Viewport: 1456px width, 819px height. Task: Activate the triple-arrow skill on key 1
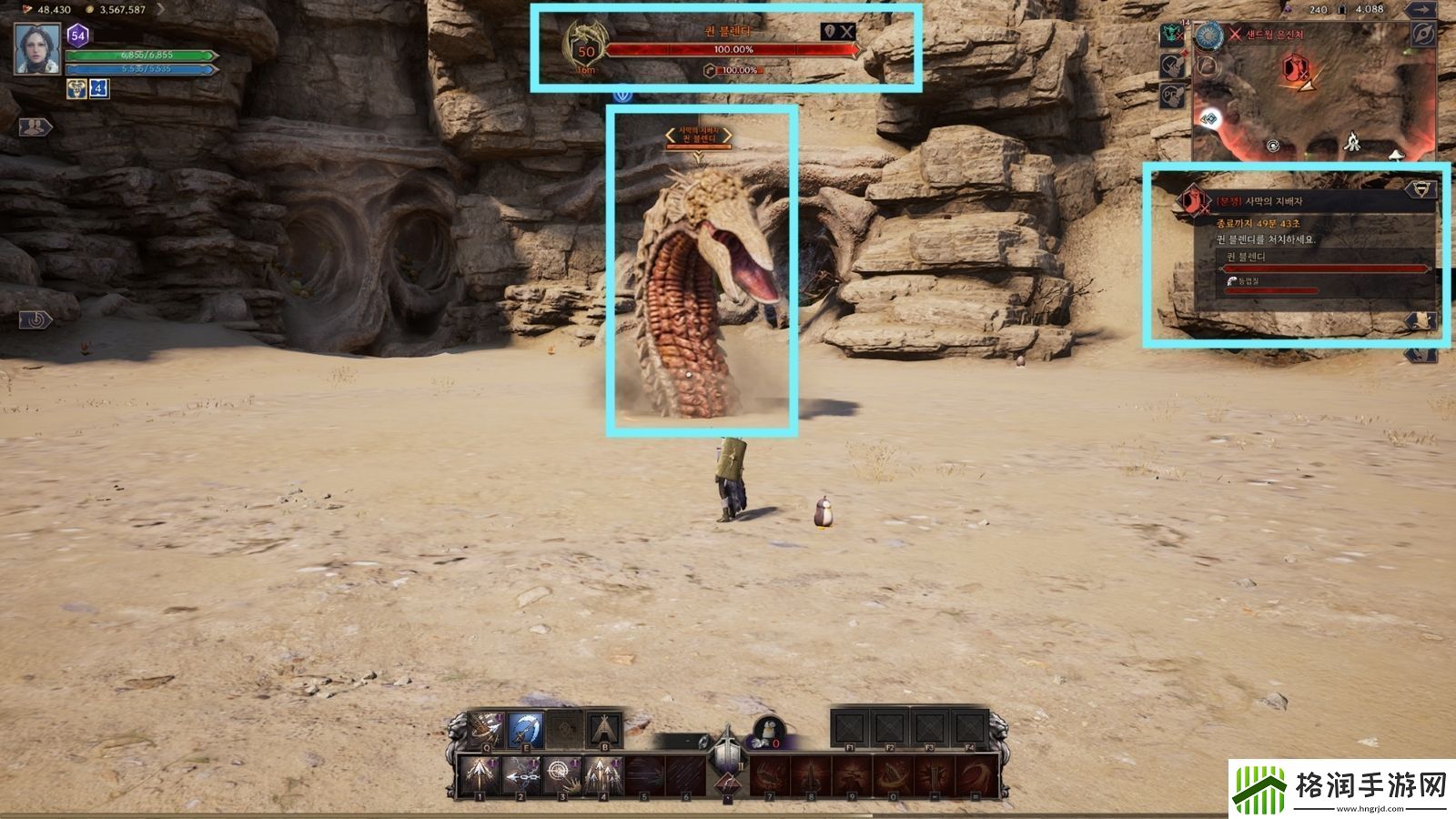[478, 776]
